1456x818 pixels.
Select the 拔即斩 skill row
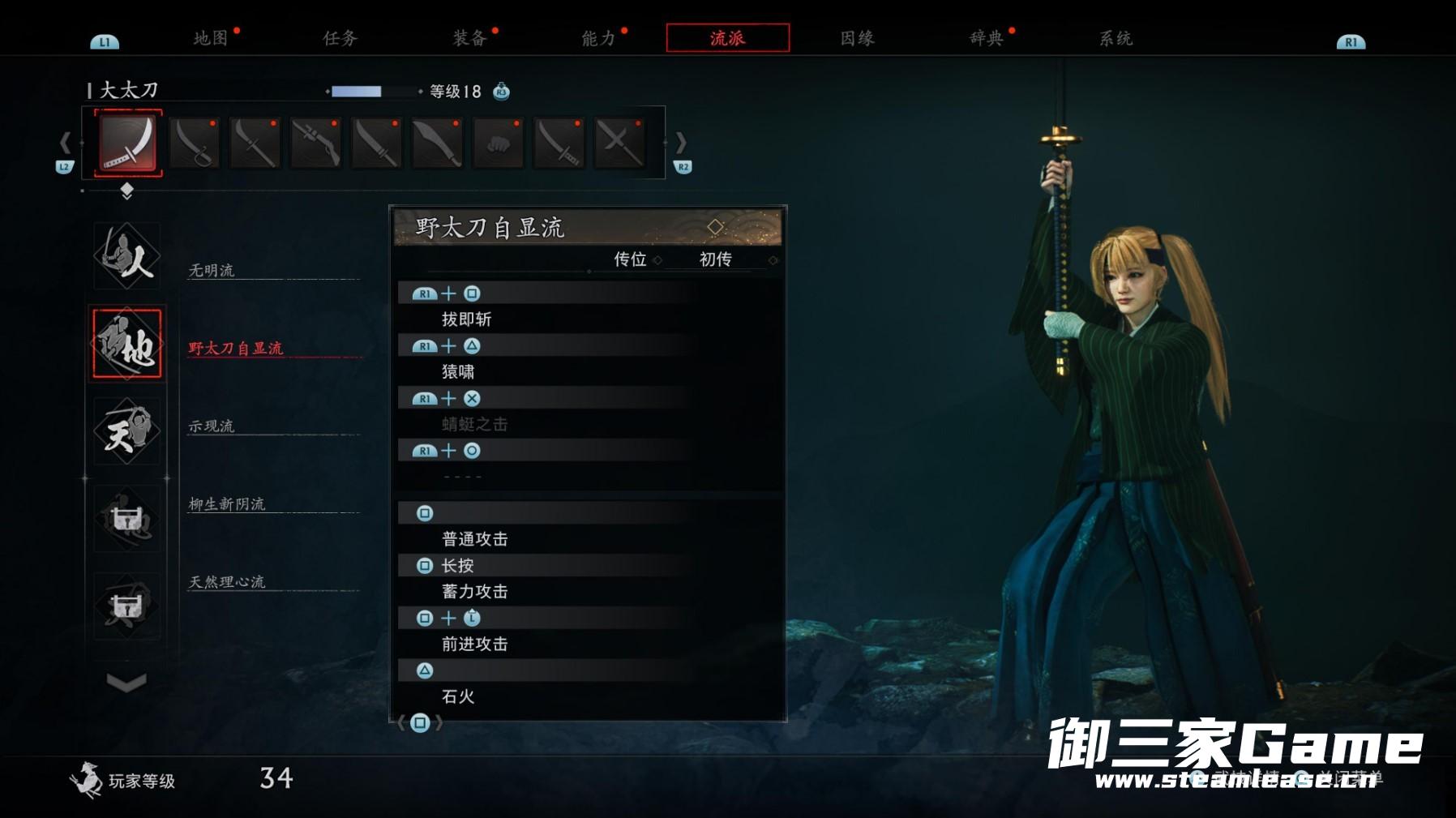[467, 319]
